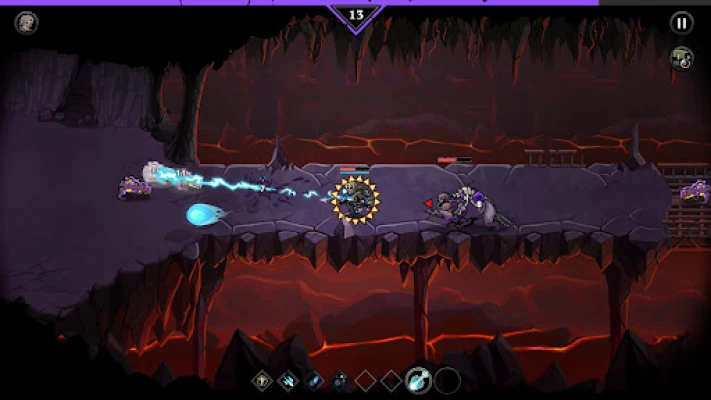Image resolution: width=711 pixels, height=400 pixels.
Task: Pause the game with the pause button
Action: tap(681, 23)
